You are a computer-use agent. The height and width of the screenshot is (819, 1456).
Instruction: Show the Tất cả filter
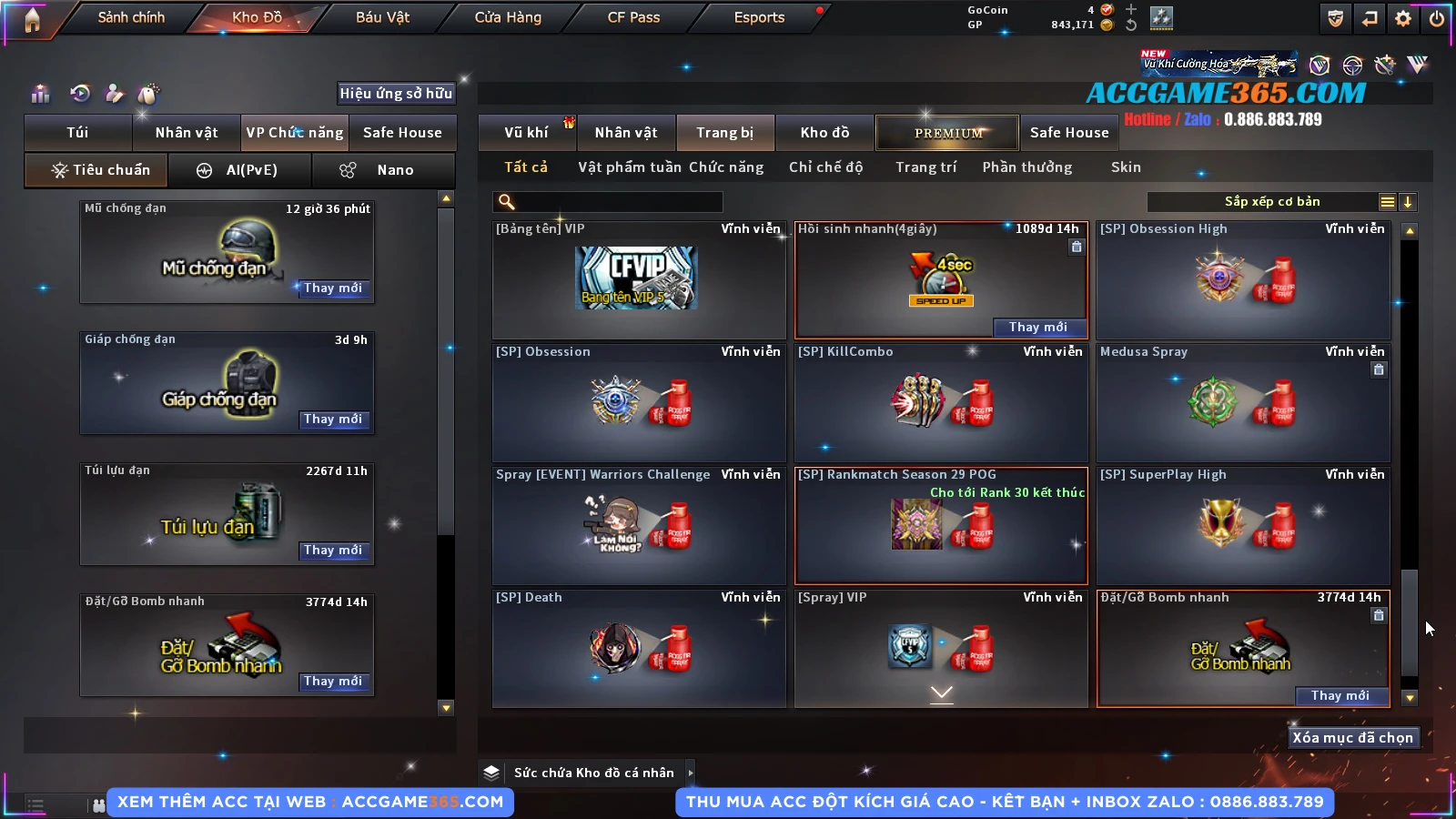pos(526,167)
